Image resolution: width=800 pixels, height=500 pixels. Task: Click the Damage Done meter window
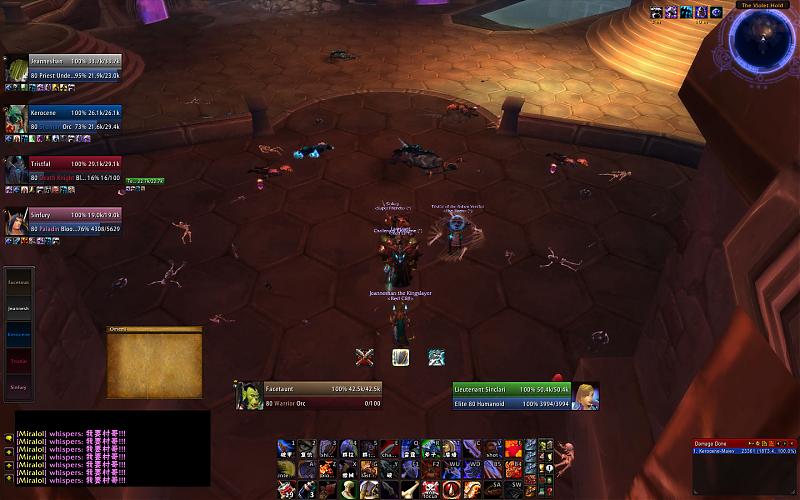744,460
